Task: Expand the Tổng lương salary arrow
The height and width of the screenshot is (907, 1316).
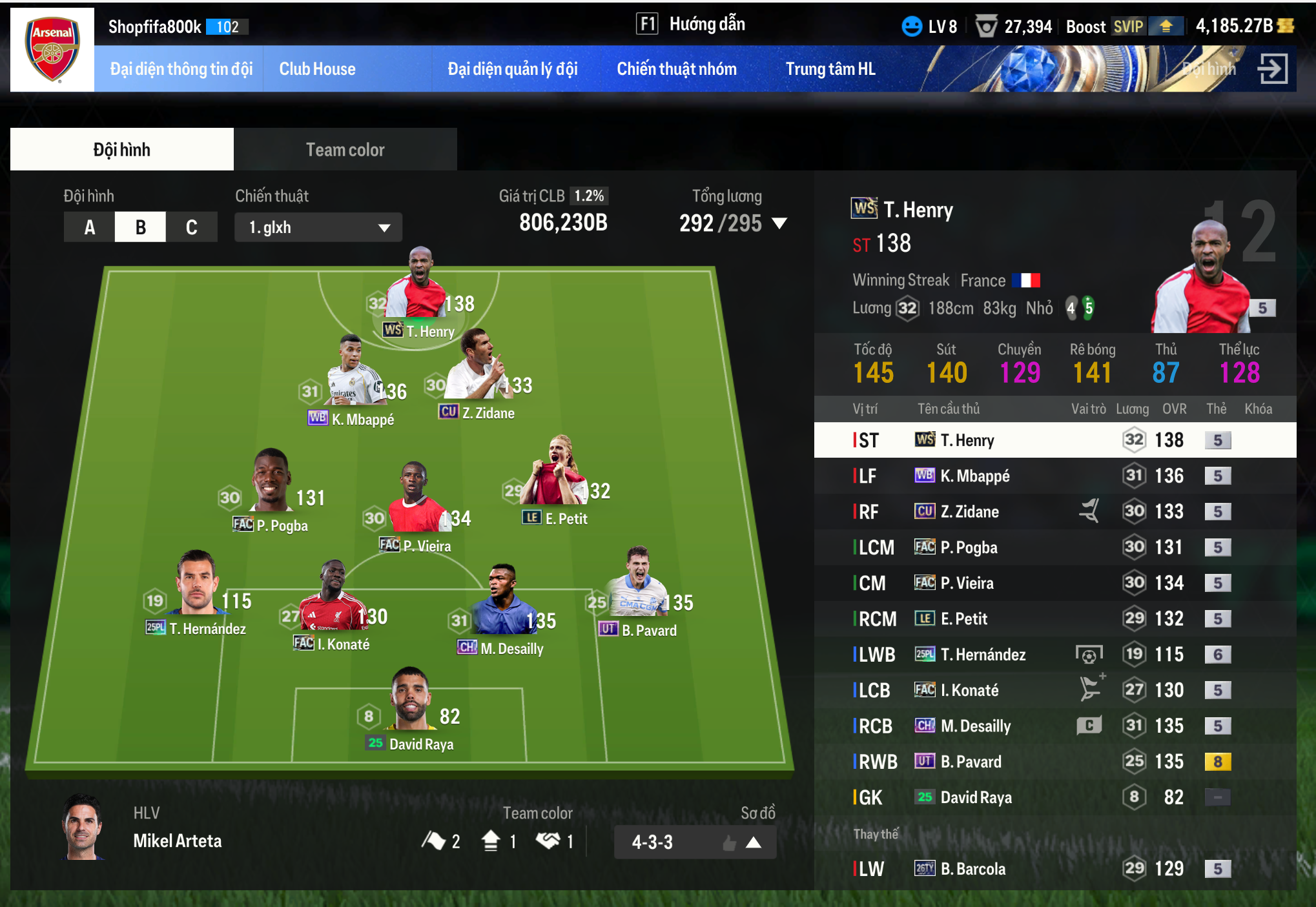Action: pyautogui.click(x=780, y=223)
